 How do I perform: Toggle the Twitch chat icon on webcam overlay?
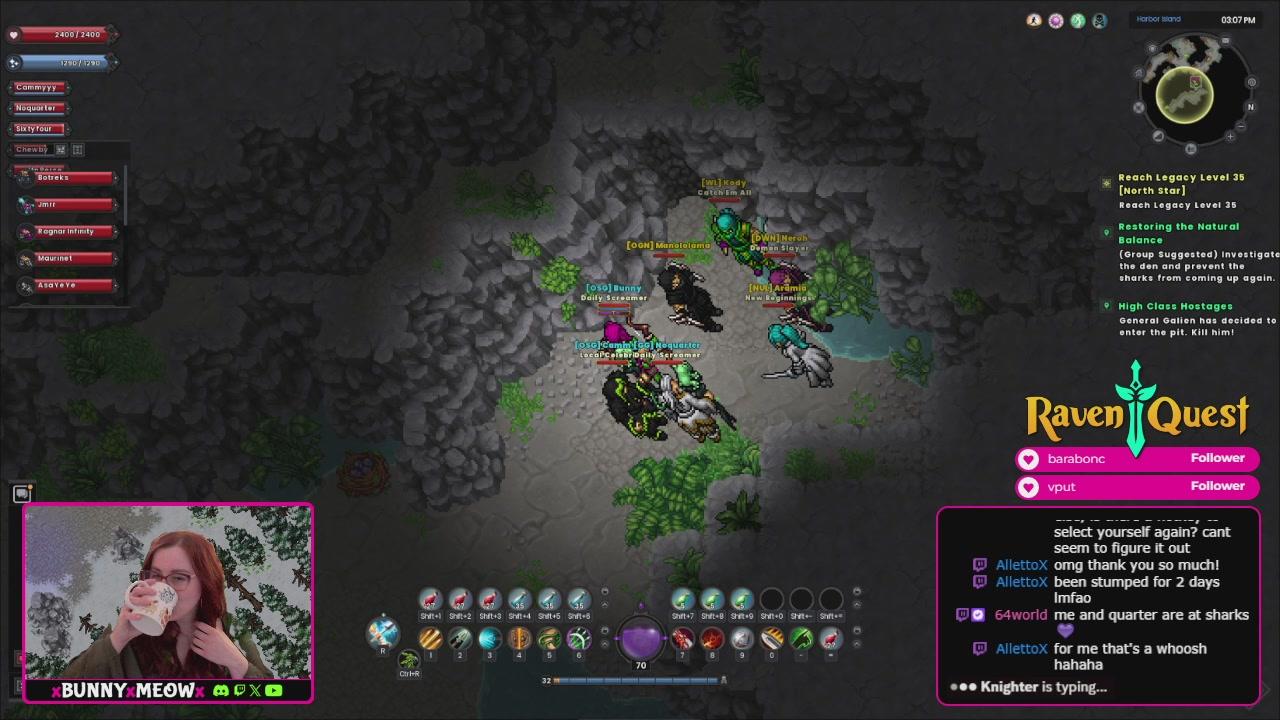pyautogui.click(x=240, y=690)
